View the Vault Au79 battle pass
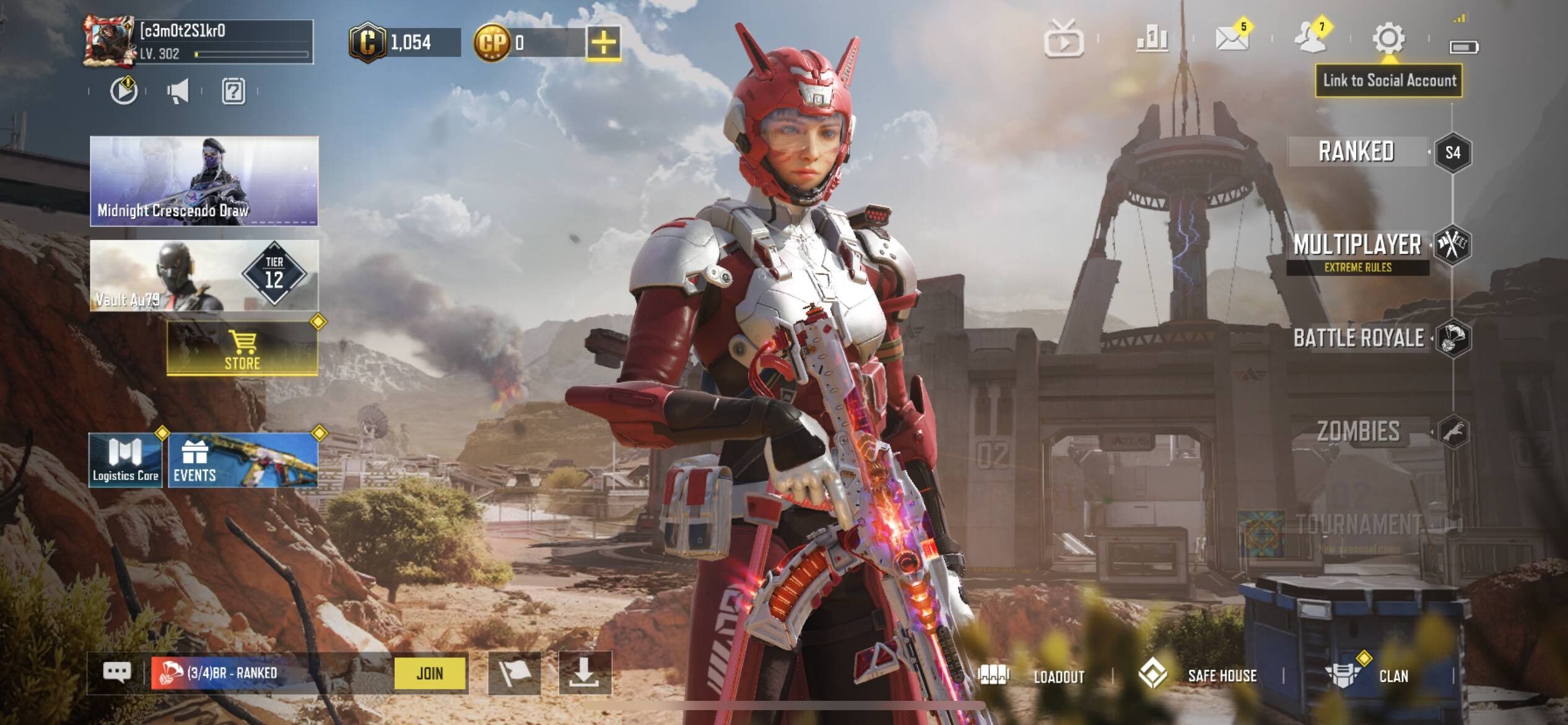1568x725 pixels. point(204,275)
